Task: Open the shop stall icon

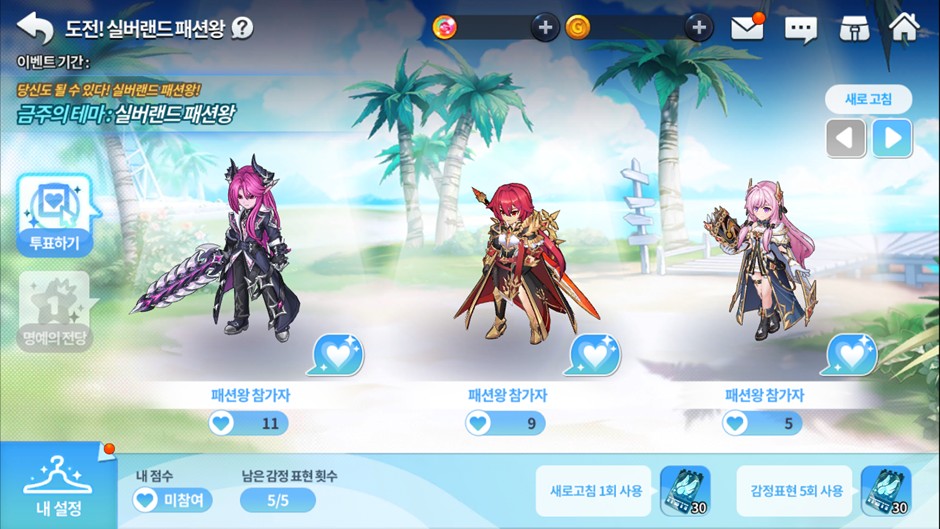Action: pos(853,28)
